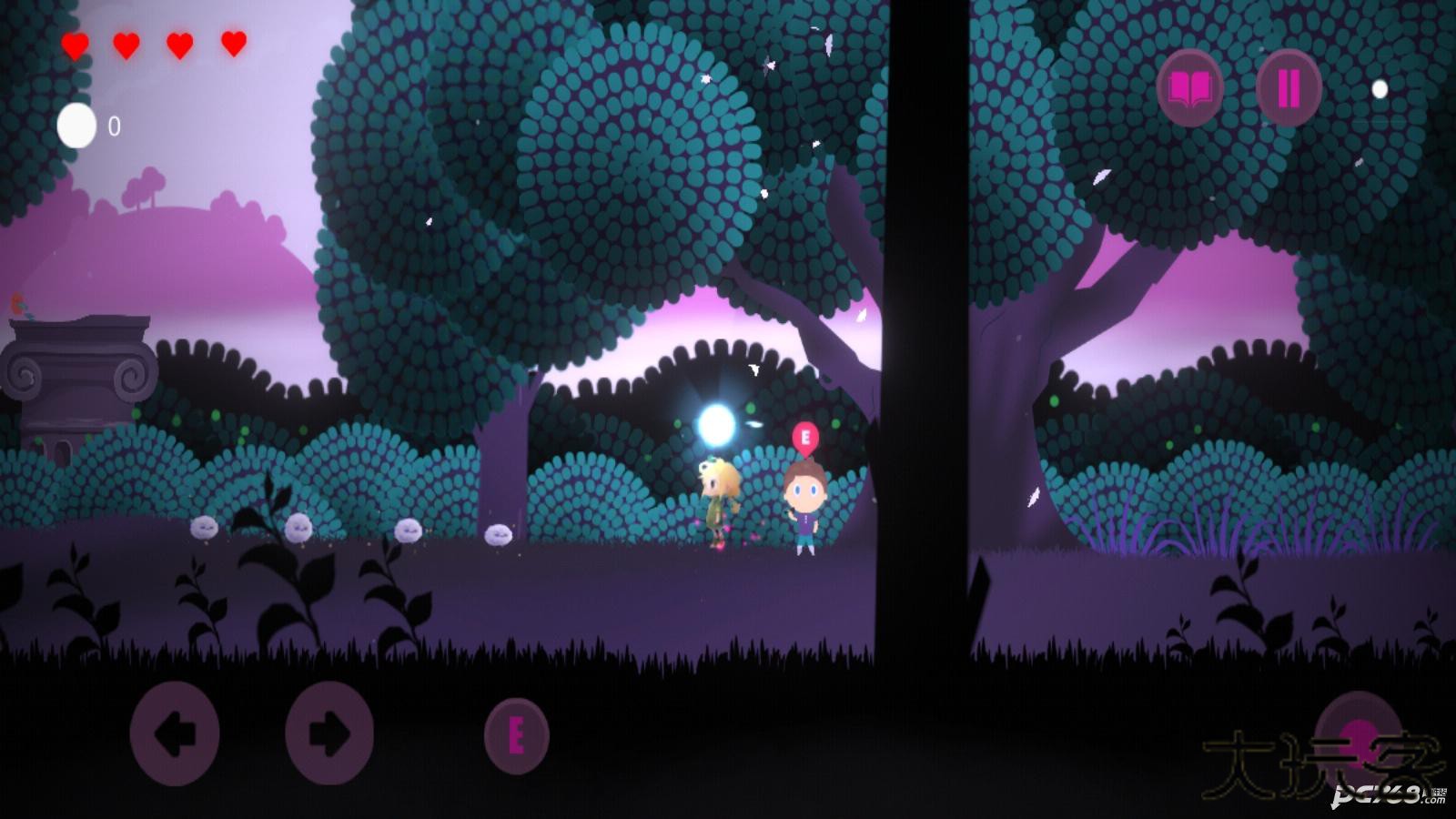1456x819 pixels.
Task: Tap the round E interact button
Action: (516, 736)
